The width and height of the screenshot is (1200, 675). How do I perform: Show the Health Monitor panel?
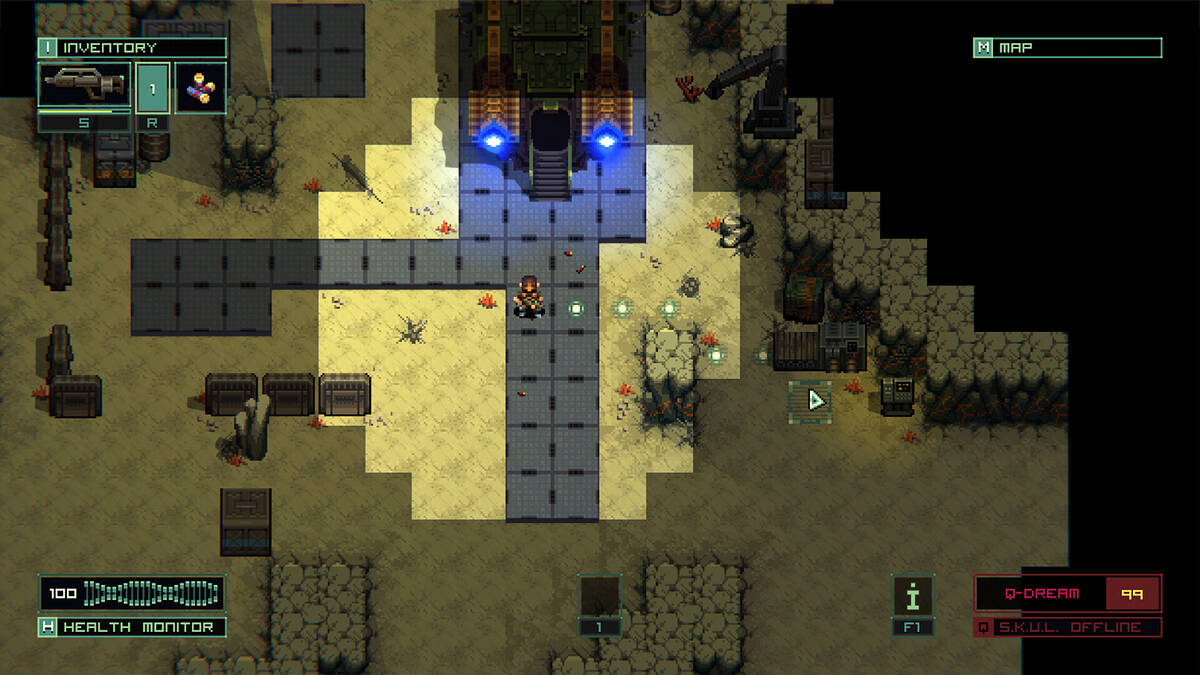[x=132, y=627]
